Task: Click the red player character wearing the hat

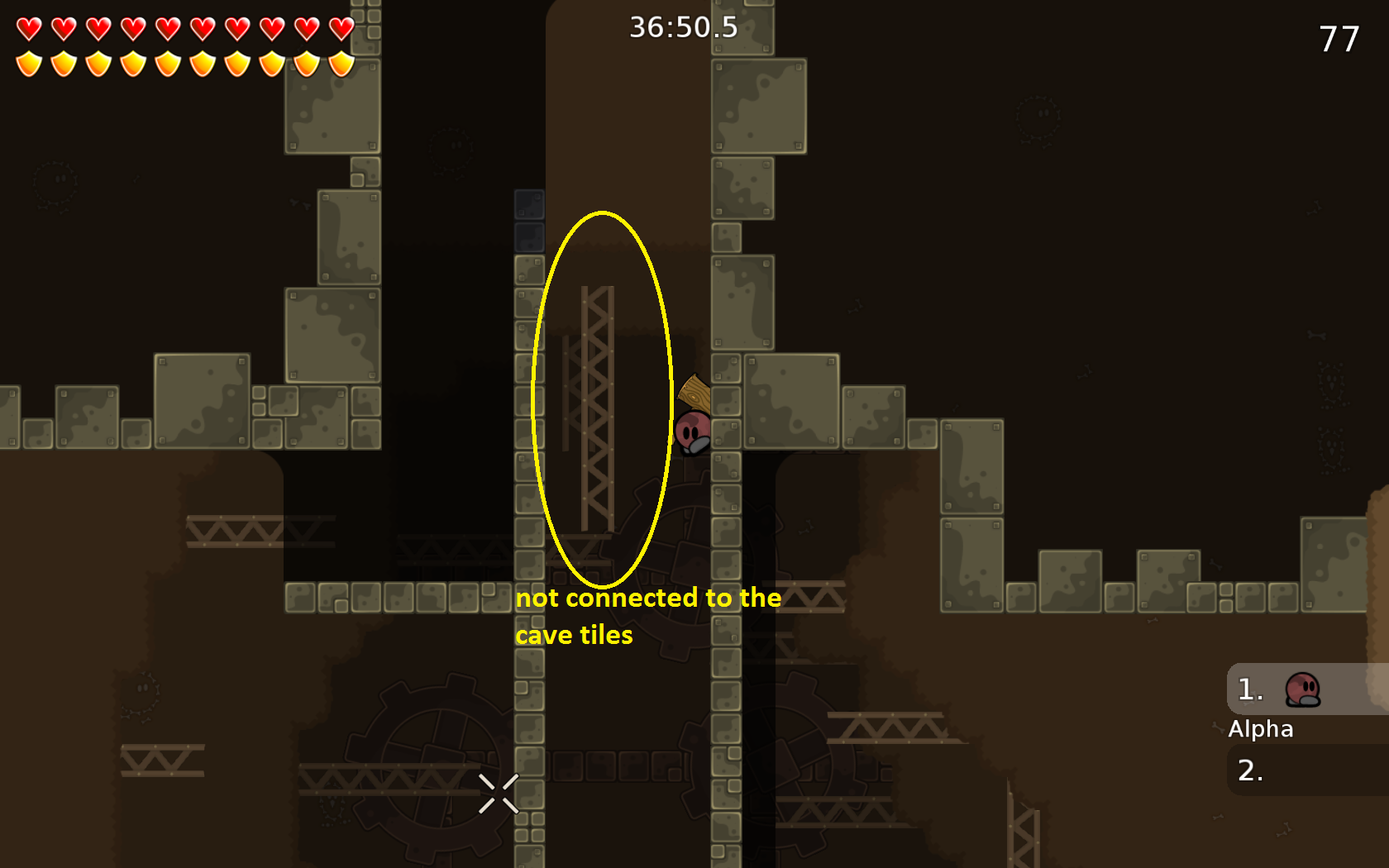Action: (x=693, y=432)
